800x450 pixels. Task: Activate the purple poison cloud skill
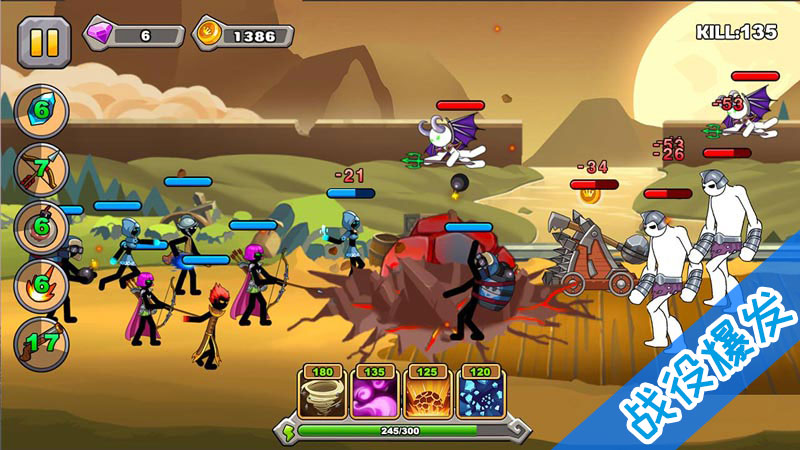376,396
